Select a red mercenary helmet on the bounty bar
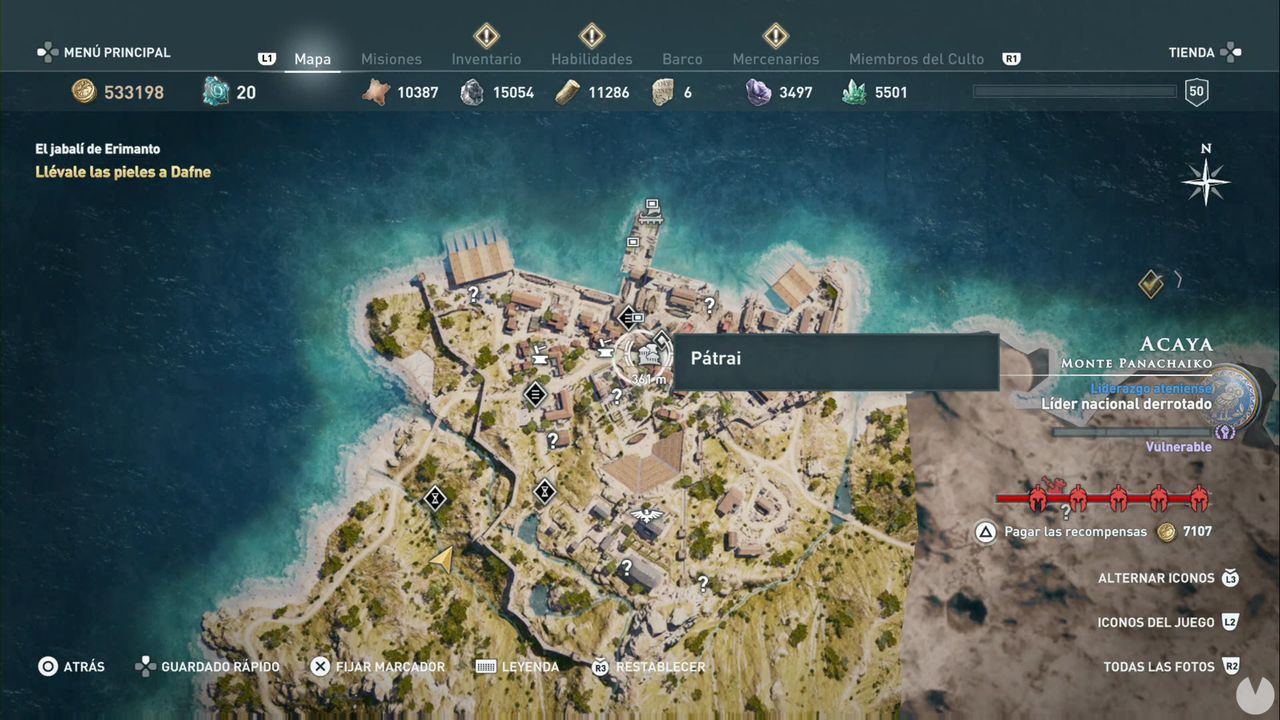 tap(1040, 499)
